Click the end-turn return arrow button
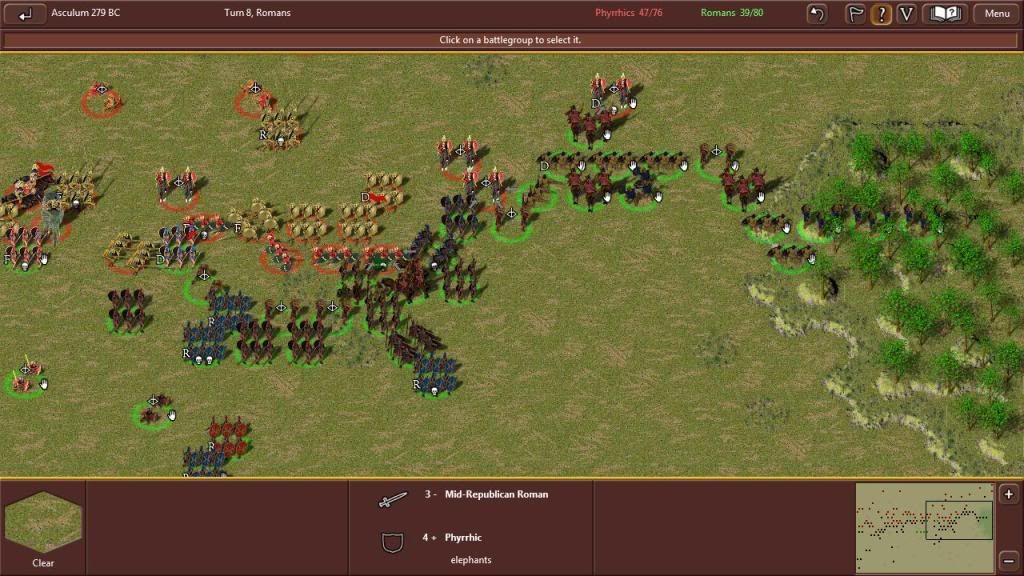The image size is (1024, 576). pos(25,14)
